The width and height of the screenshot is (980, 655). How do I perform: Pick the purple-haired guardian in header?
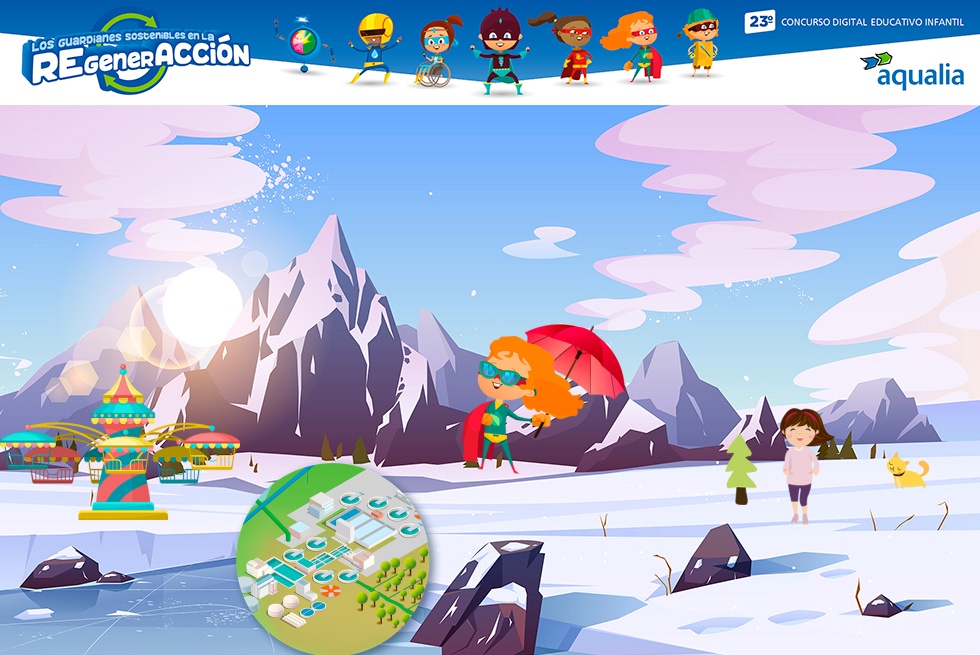click(x=497, y=50)
